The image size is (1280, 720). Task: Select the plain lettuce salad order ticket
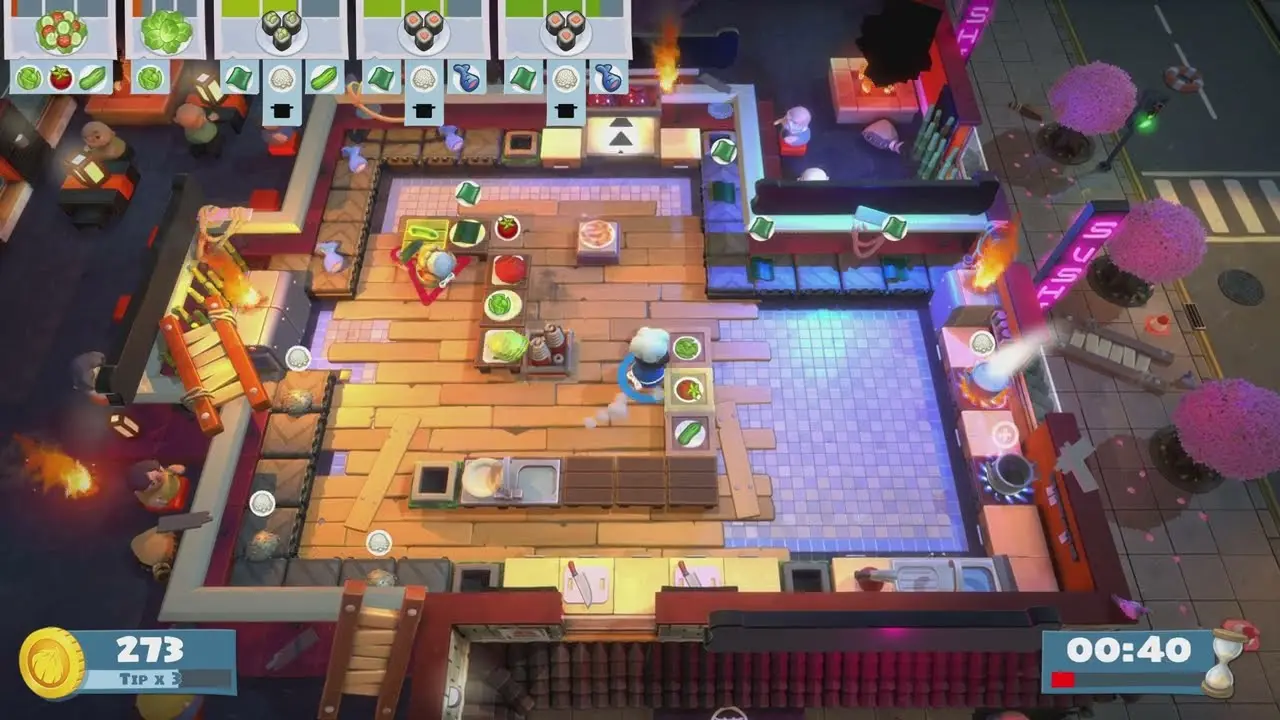click(x=165, y=30)
